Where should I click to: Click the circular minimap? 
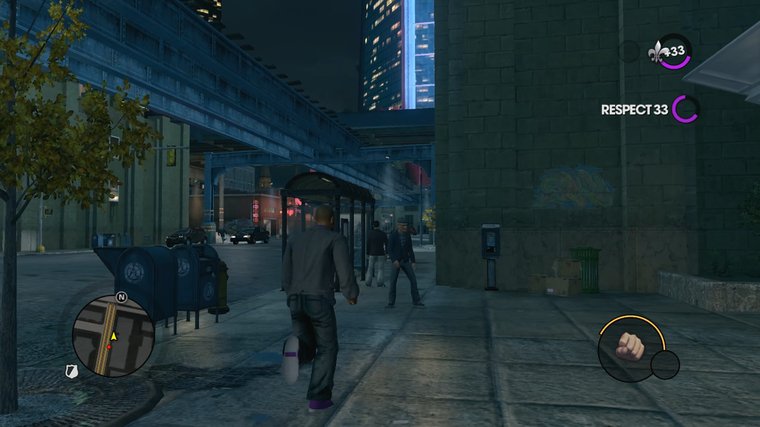tap(113, 336)
